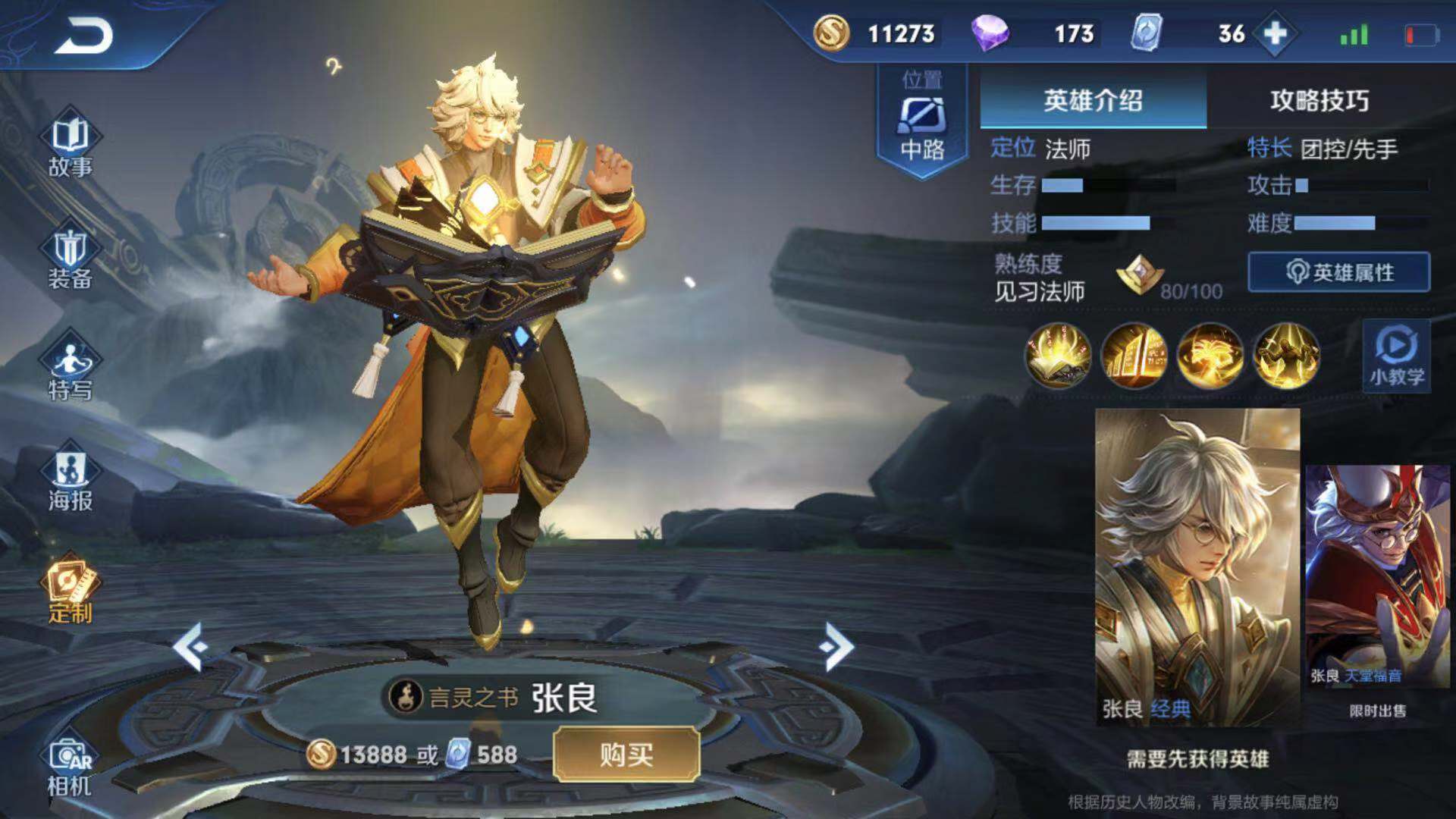The width and height of the screenshot is (1456, 819).
Task: Select the 英雄介绍 tab
Action: tap(1093, 100)
